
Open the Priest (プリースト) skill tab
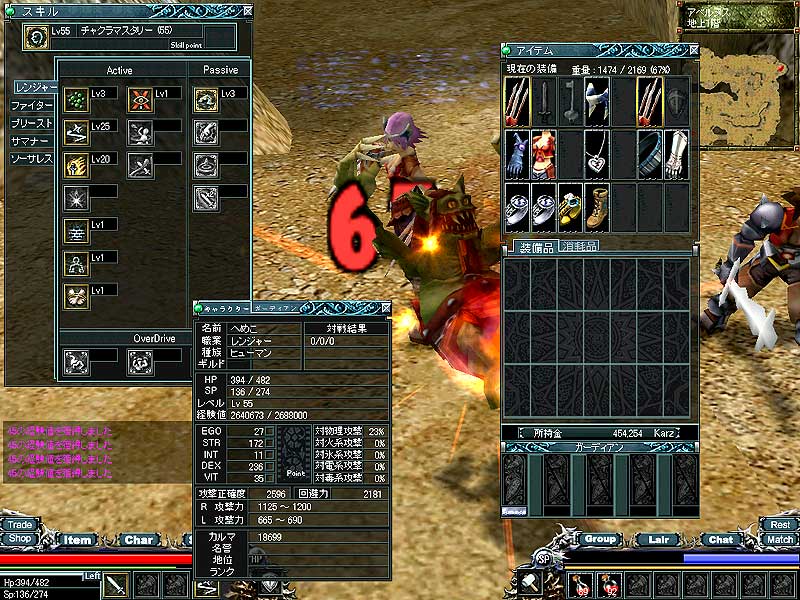coord(32,123)
